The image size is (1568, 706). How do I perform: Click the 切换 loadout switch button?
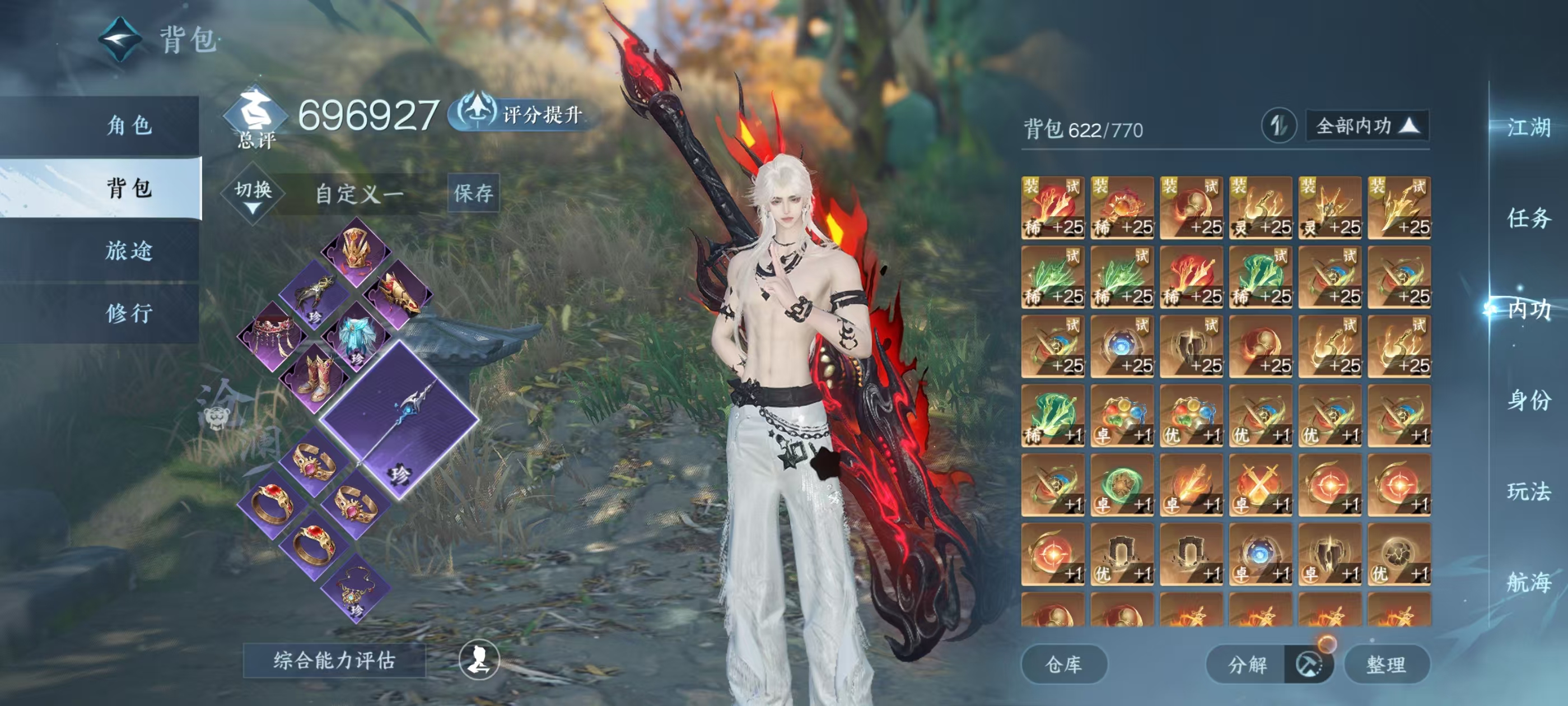(x=253, y=194)
